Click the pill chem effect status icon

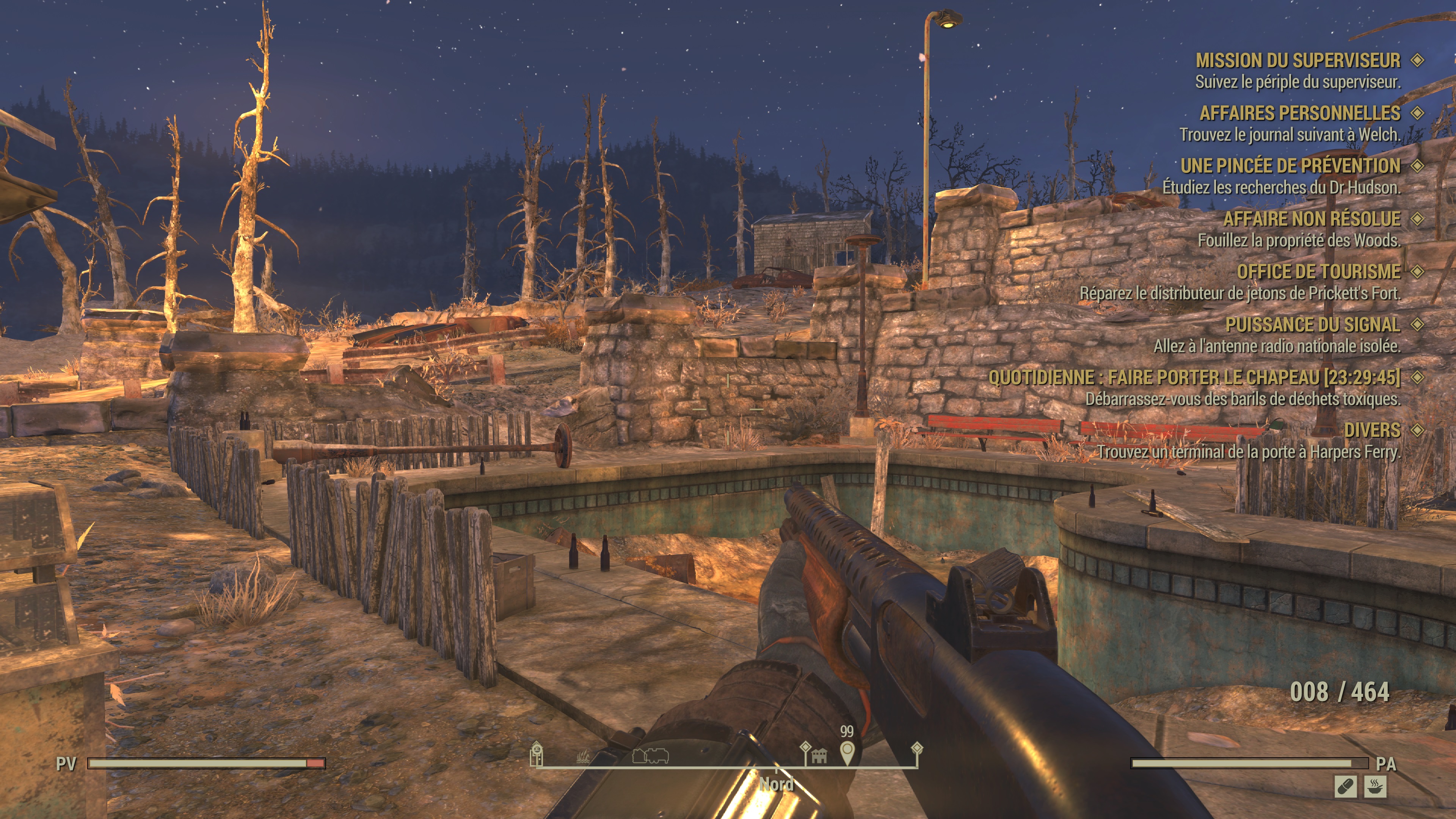click(x=1345, y=786)
